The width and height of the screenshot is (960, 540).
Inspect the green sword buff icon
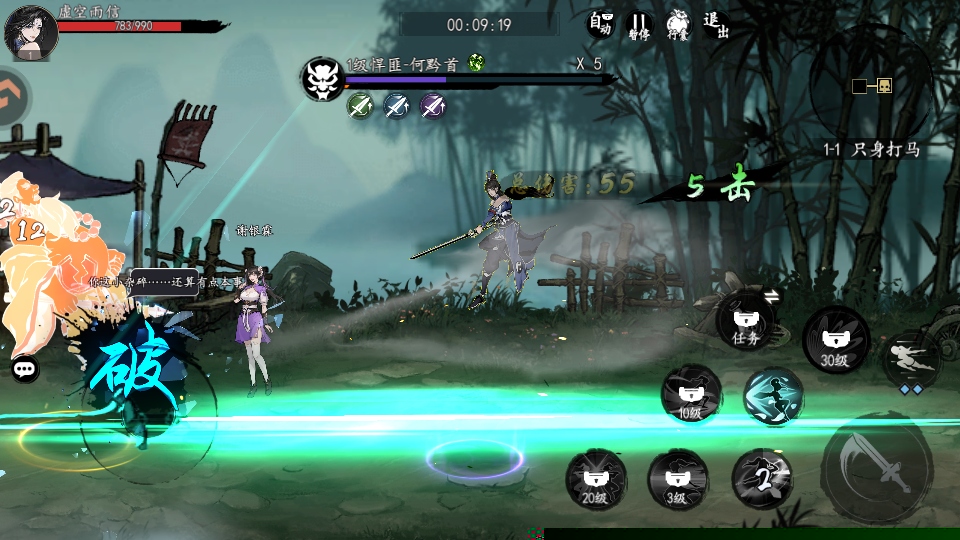[x=360, y=105]
